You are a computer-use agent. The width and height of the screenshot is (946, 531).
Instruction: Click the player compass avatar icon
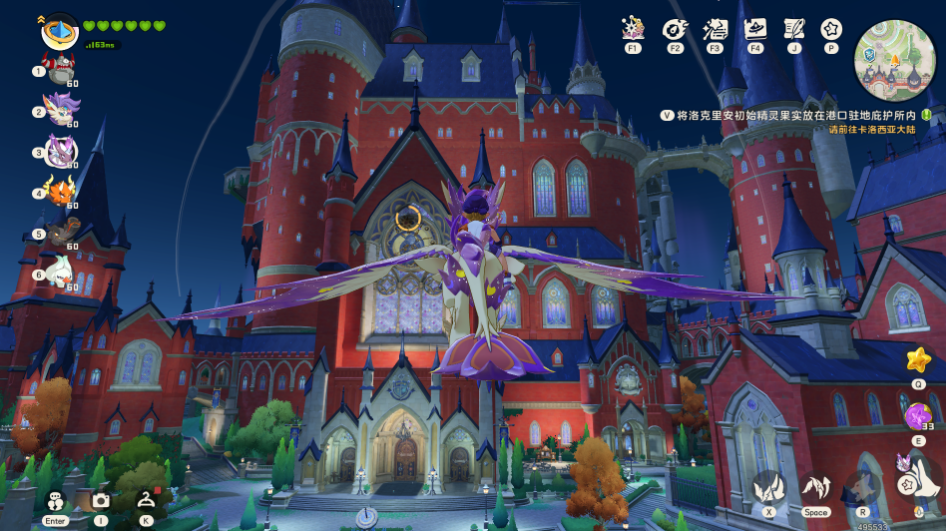(x=61, y=31)
